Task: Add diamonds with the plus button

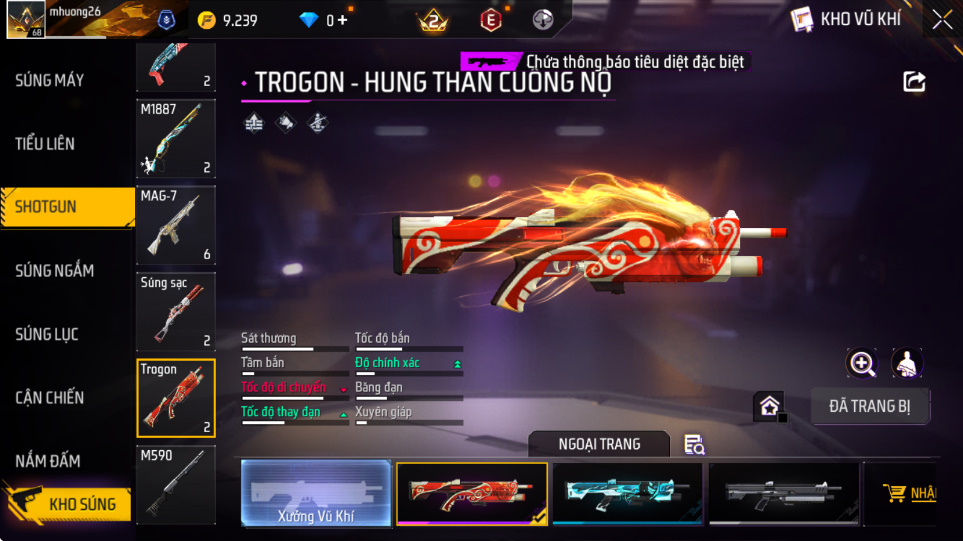Action: tap(344, 20)
